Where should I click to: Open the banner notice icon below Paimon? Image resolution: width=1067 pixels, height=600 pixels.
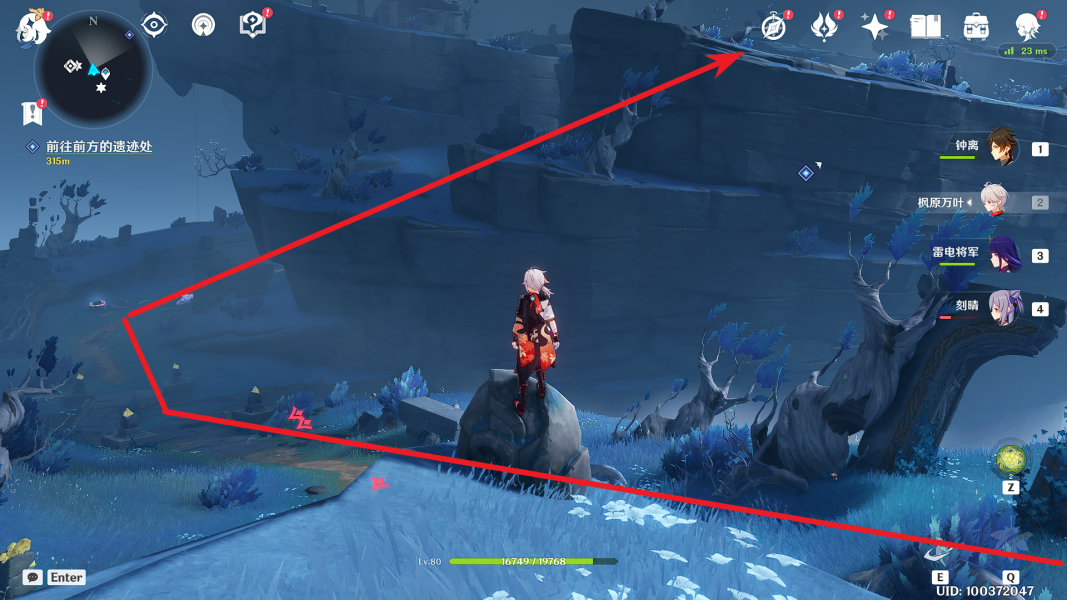click(x=33, y=112)
